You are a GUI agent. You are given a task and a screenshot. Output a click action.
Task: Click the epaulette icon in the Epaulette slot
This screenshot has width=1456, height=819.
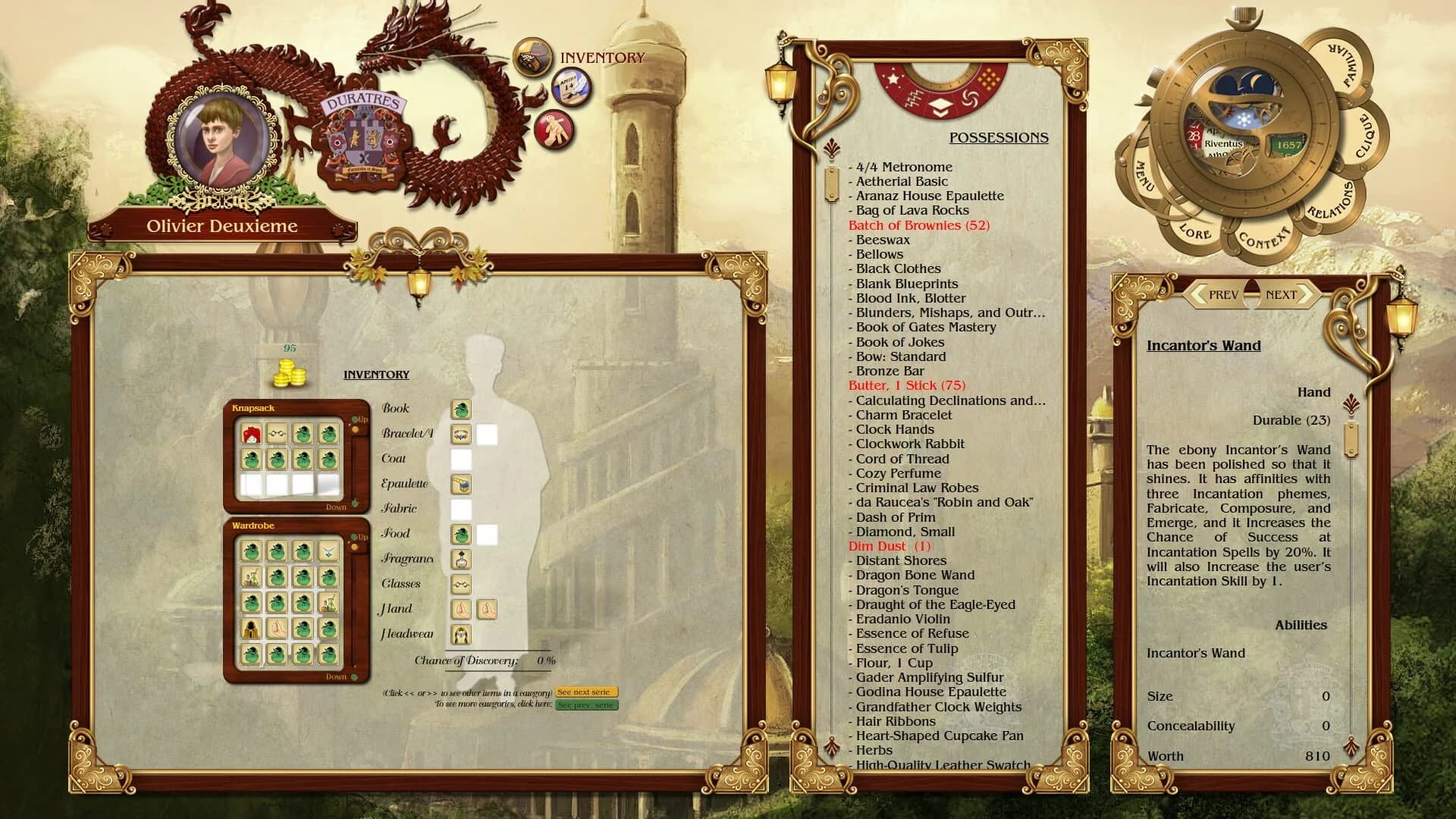point(461,485)
